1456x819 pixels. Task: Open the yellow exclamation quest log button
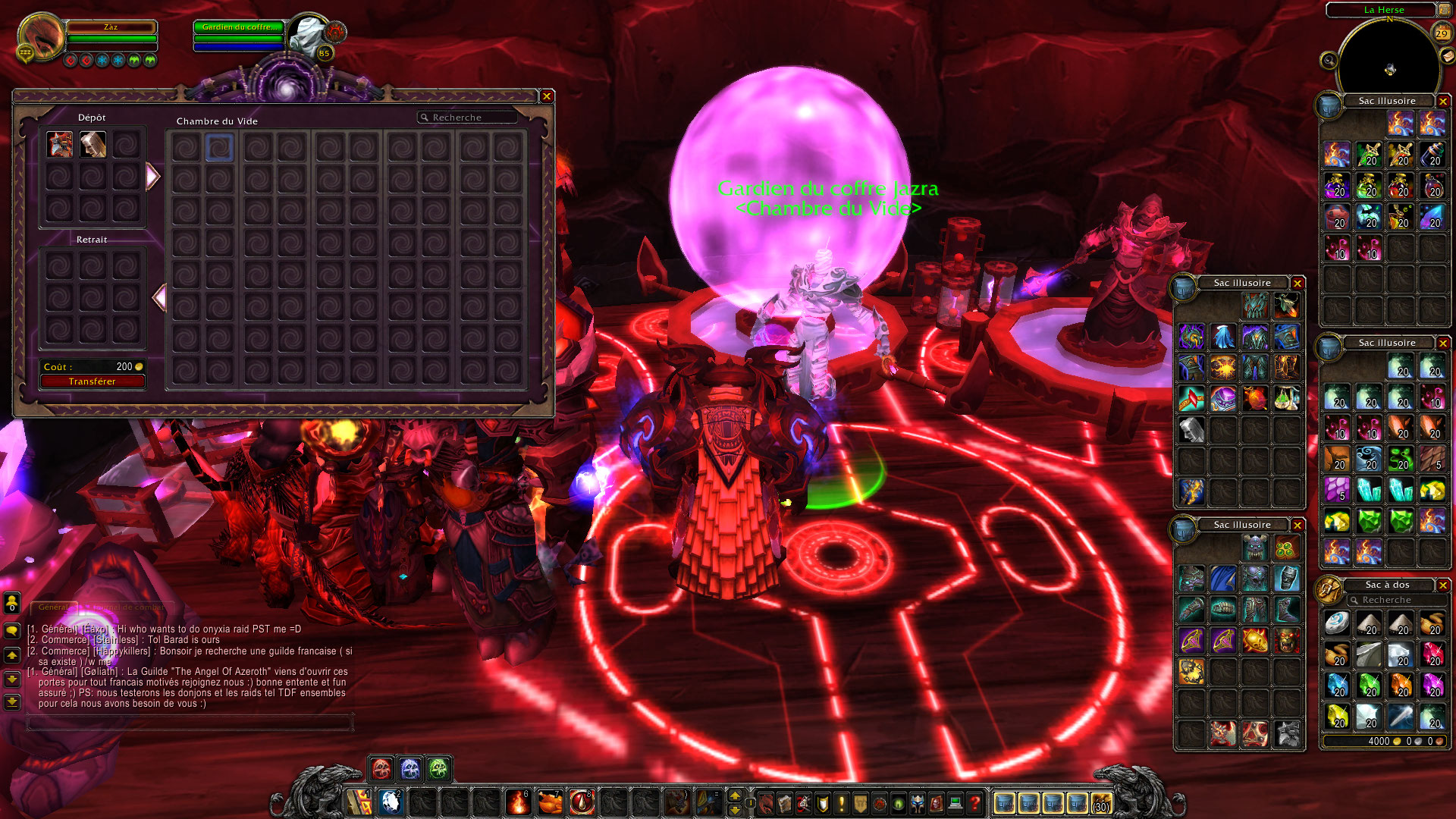841,802
